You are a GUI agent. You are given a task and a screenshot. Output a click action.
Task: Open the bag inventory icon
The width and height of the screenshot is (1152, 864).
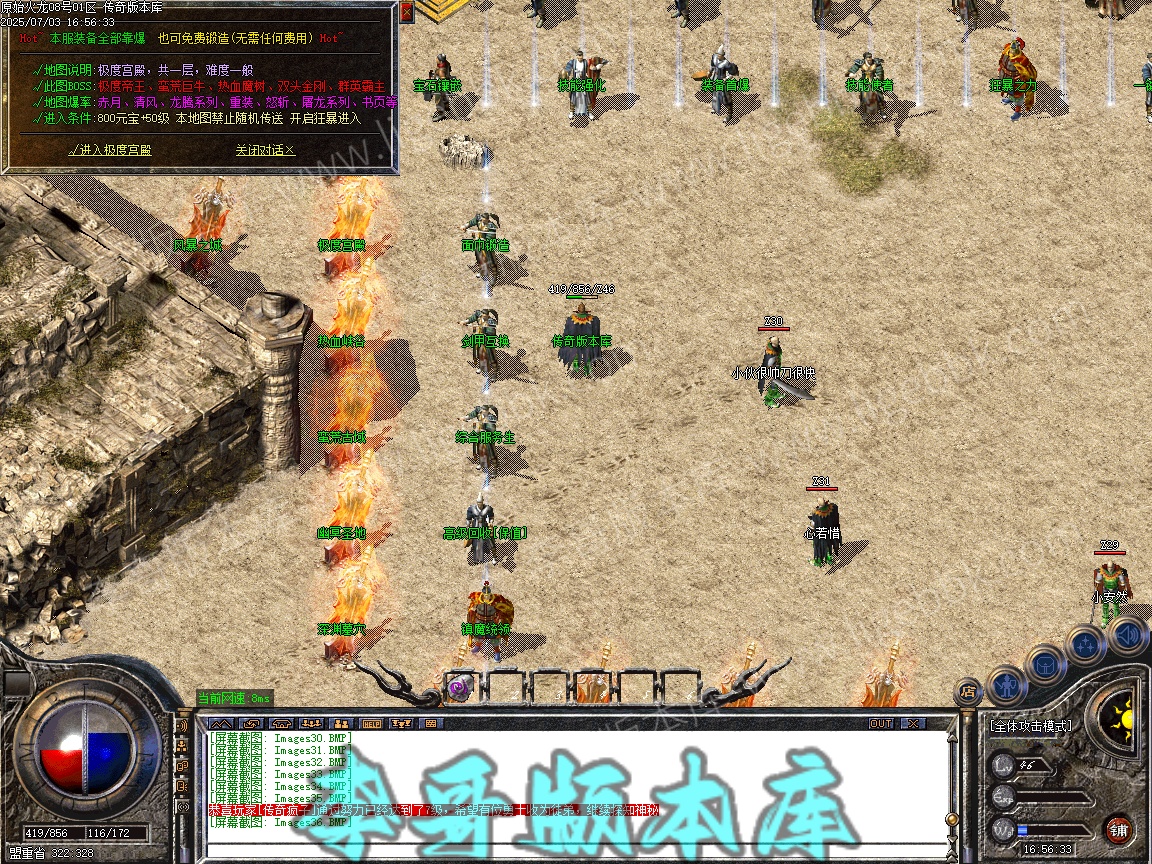(1045, 664)
